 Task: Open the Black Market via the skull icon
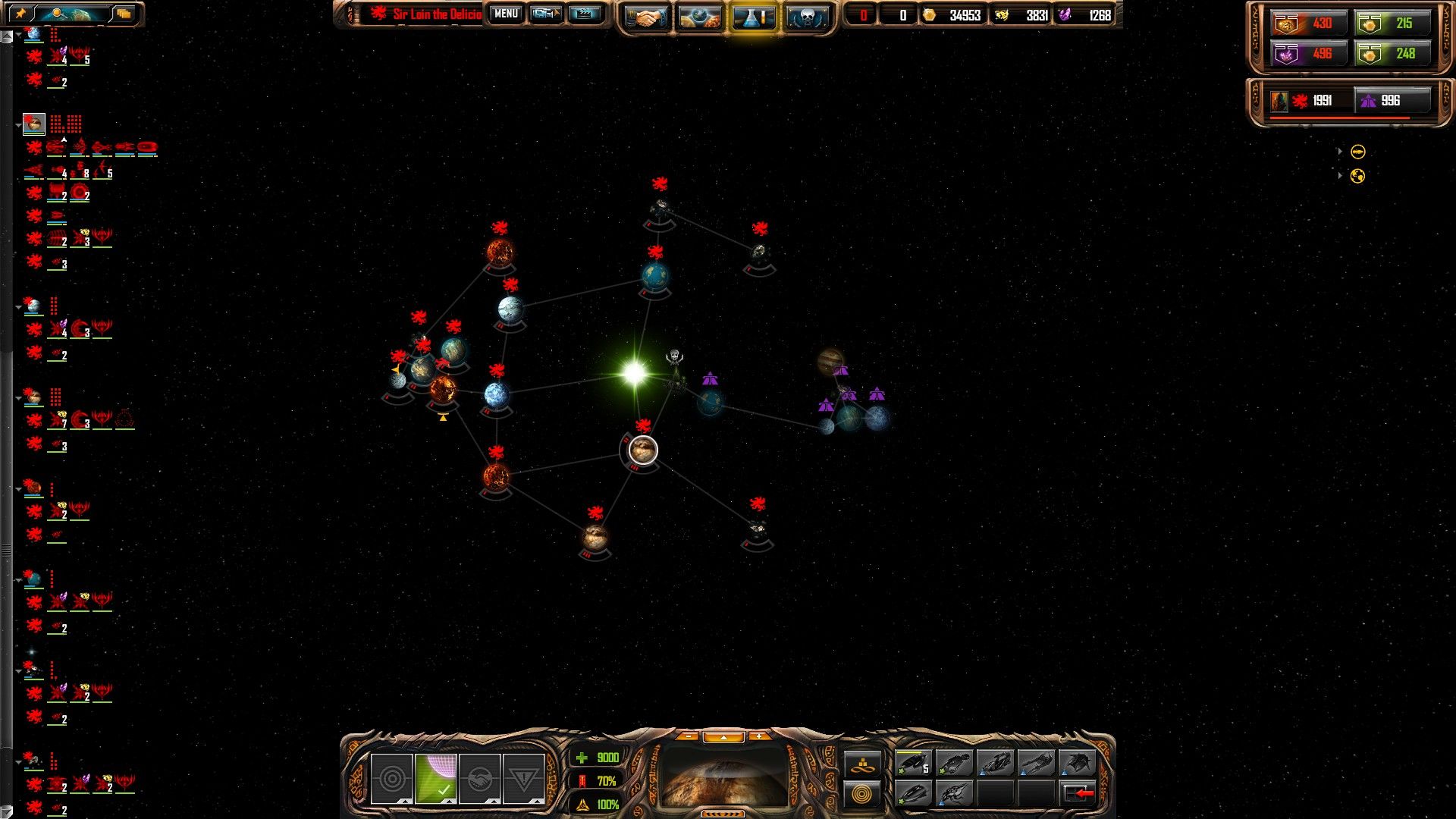click(x=808, y=14)
